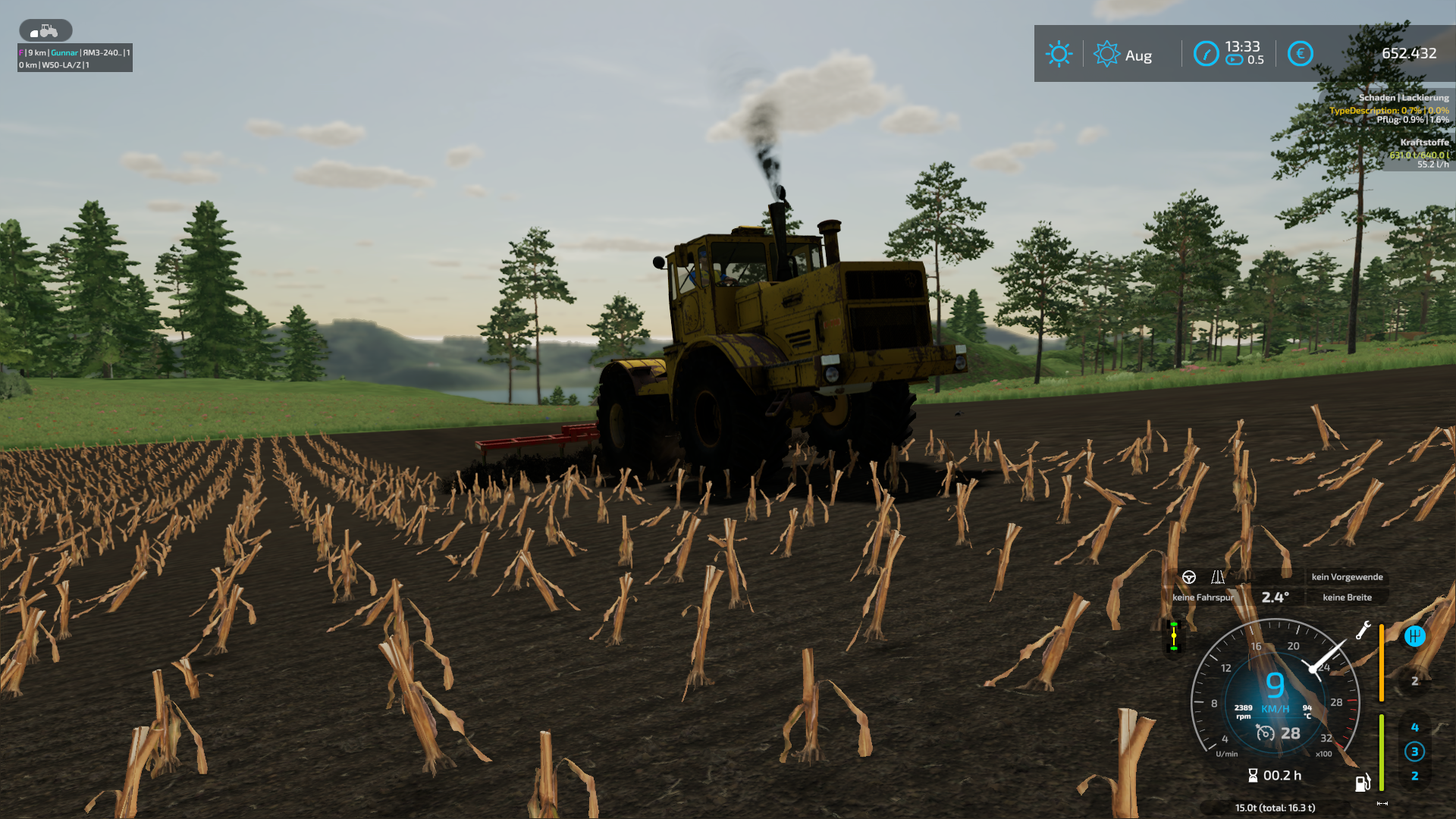Viewport: 1456px width, 819px height.
Task: Click the blue gear shifter icon
Action: click(x=1414, y=636)
